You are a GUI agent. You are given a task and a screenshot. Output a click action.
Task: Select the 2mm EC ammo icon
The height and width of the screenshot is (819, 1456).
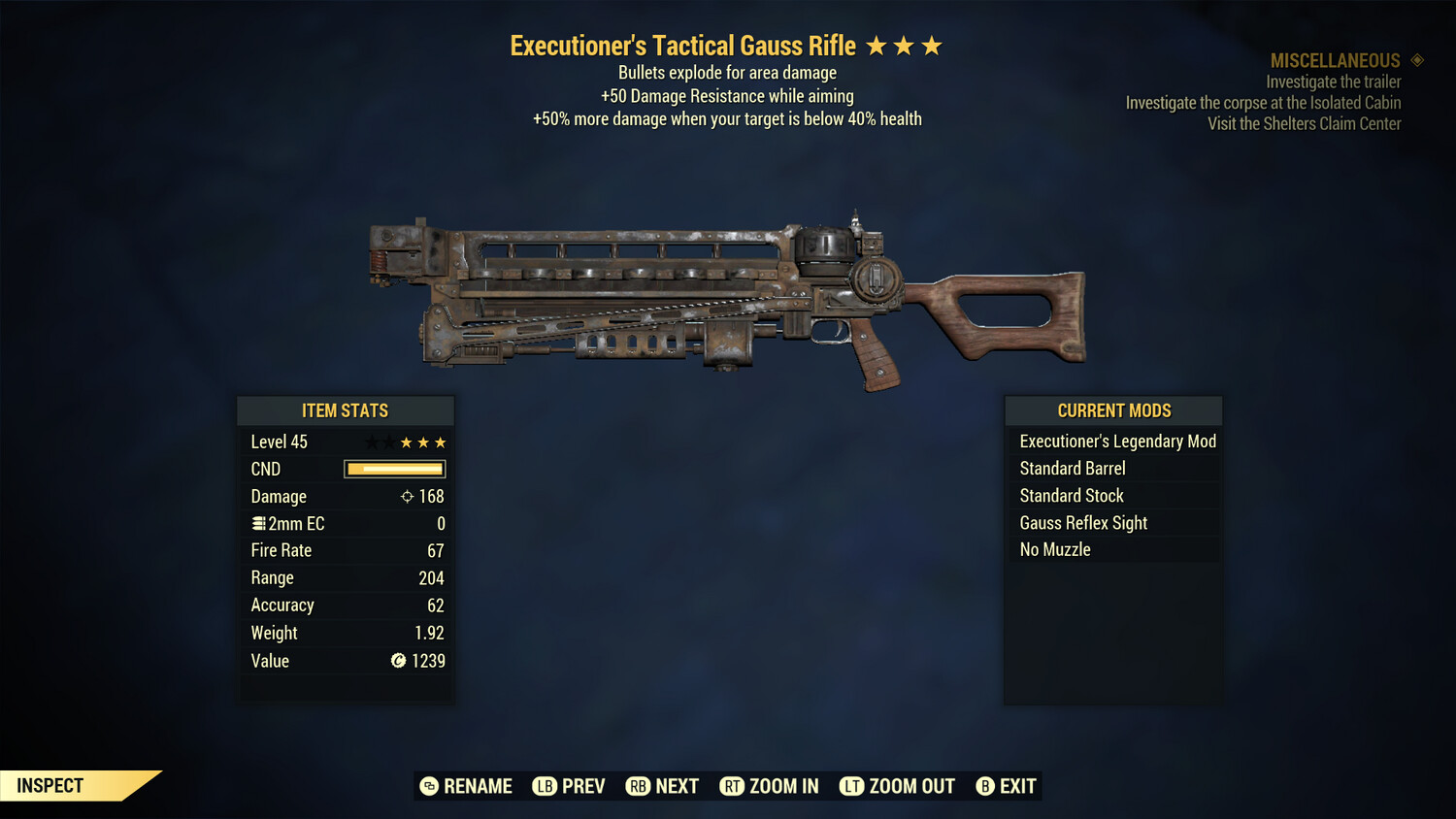(257, 523)
